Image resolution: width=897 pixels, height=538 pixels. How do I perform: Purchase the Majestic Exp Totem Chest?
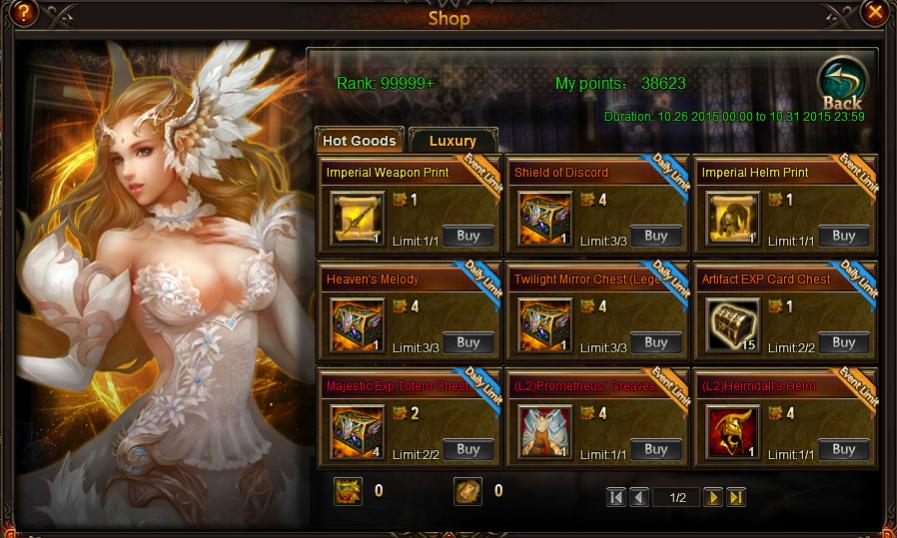point(468,449)
